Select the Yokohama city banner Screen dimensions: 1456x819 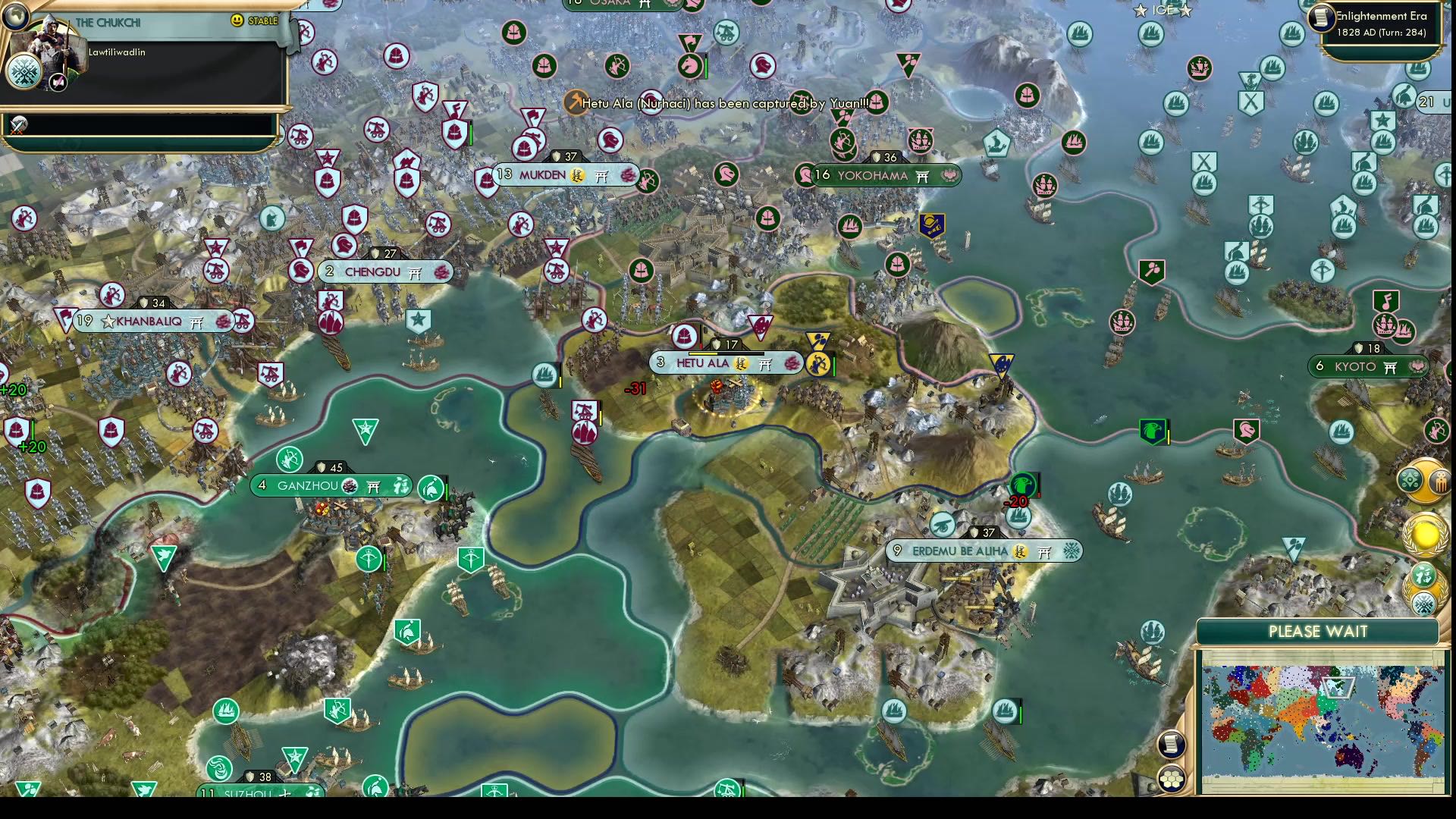872,176
